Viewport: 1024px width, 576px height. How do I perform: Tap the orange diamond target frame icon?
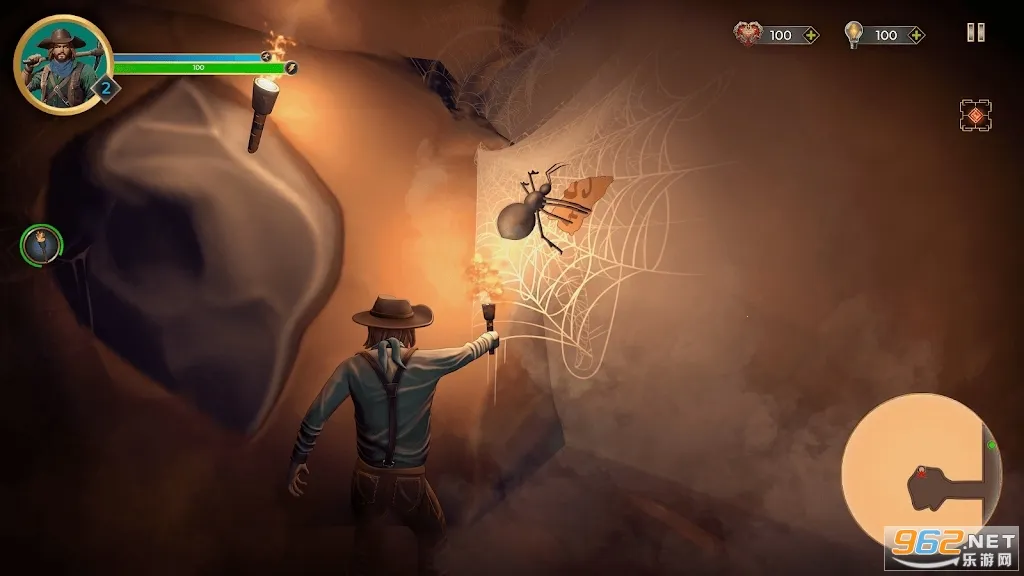pos(975,116)
